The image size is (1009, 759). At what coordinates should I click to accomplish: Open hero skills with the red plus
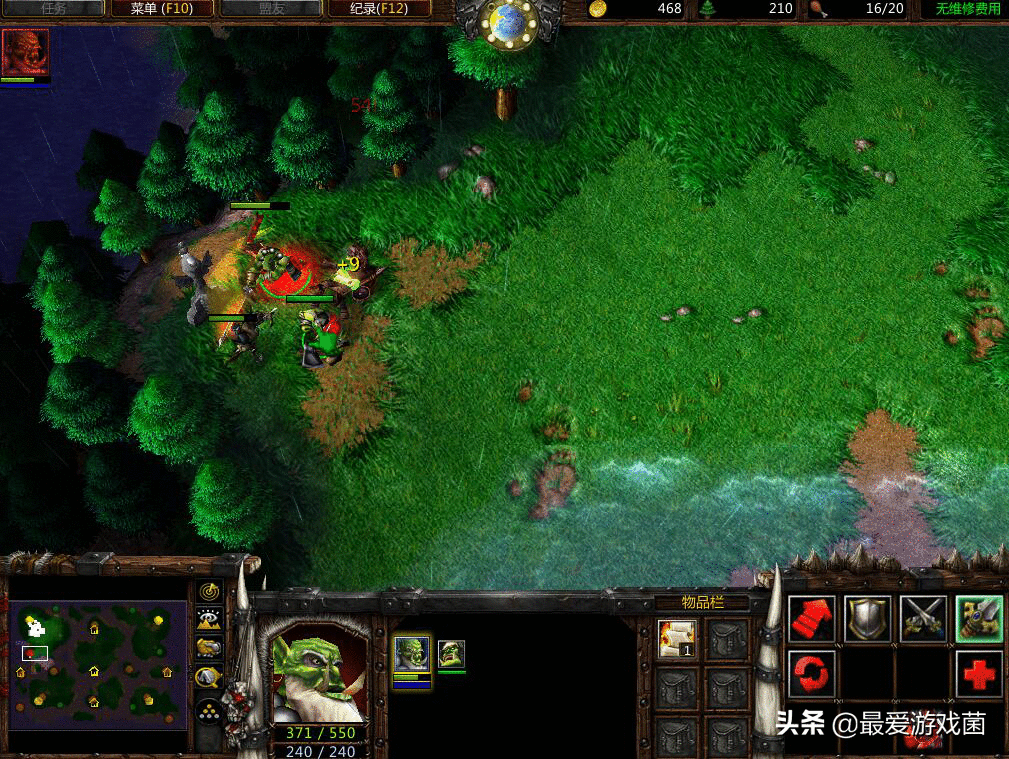click(978, 674)
